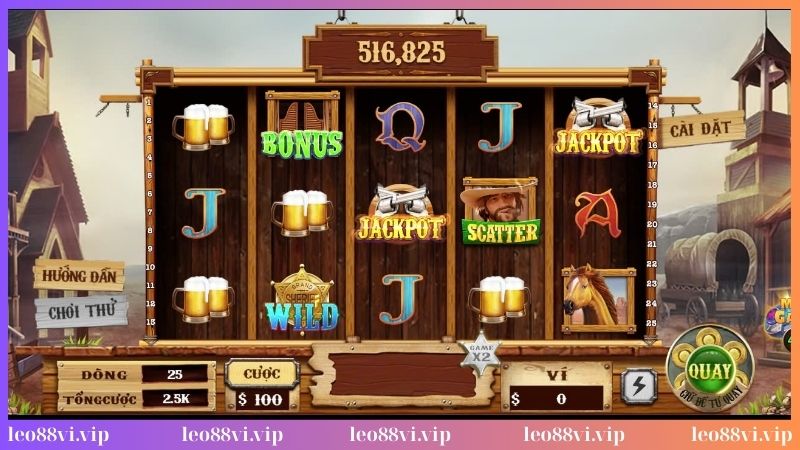The image size is (800, 450).
Task: Change the bet via the CƯỢC button
Action: coord(262,373)
